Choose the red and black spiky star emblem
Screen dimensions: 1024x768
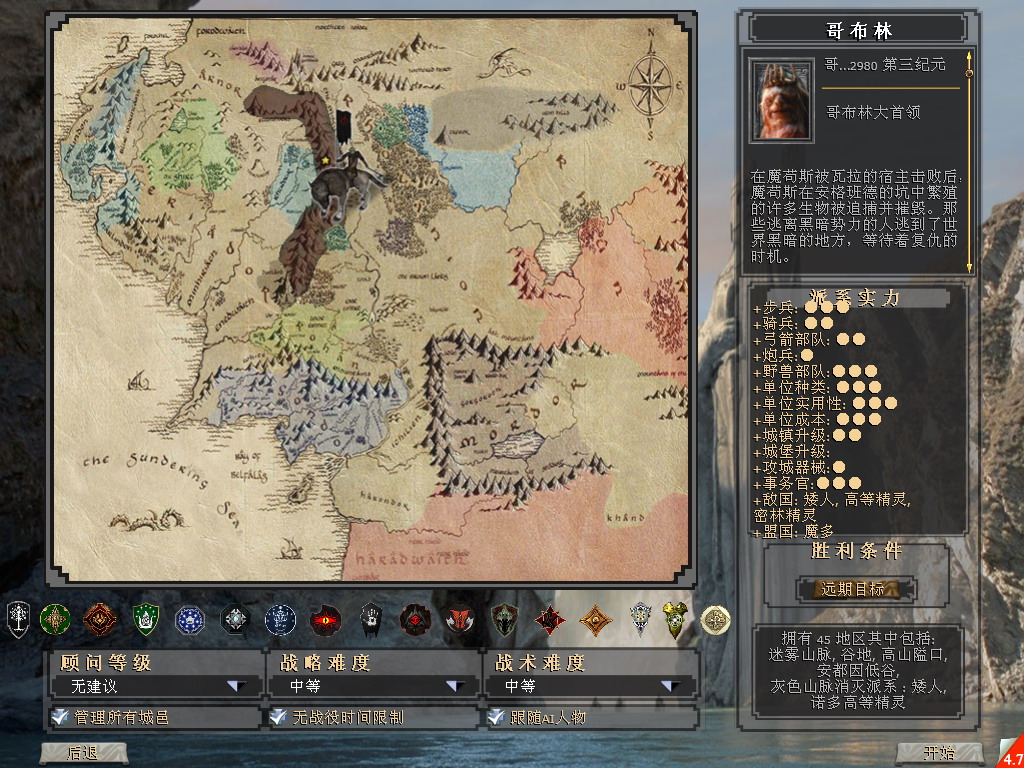(549, 620)
